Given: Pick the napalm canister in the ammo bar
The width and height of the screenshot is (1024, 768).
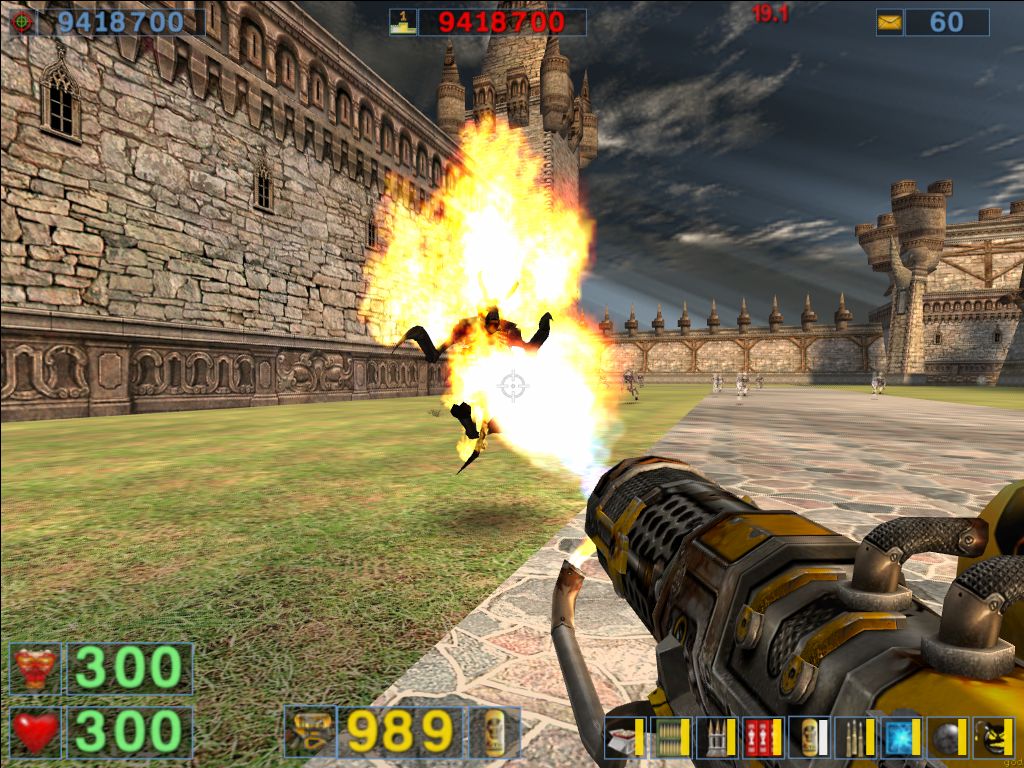Looking at the screenshot, I should point(807,737).
